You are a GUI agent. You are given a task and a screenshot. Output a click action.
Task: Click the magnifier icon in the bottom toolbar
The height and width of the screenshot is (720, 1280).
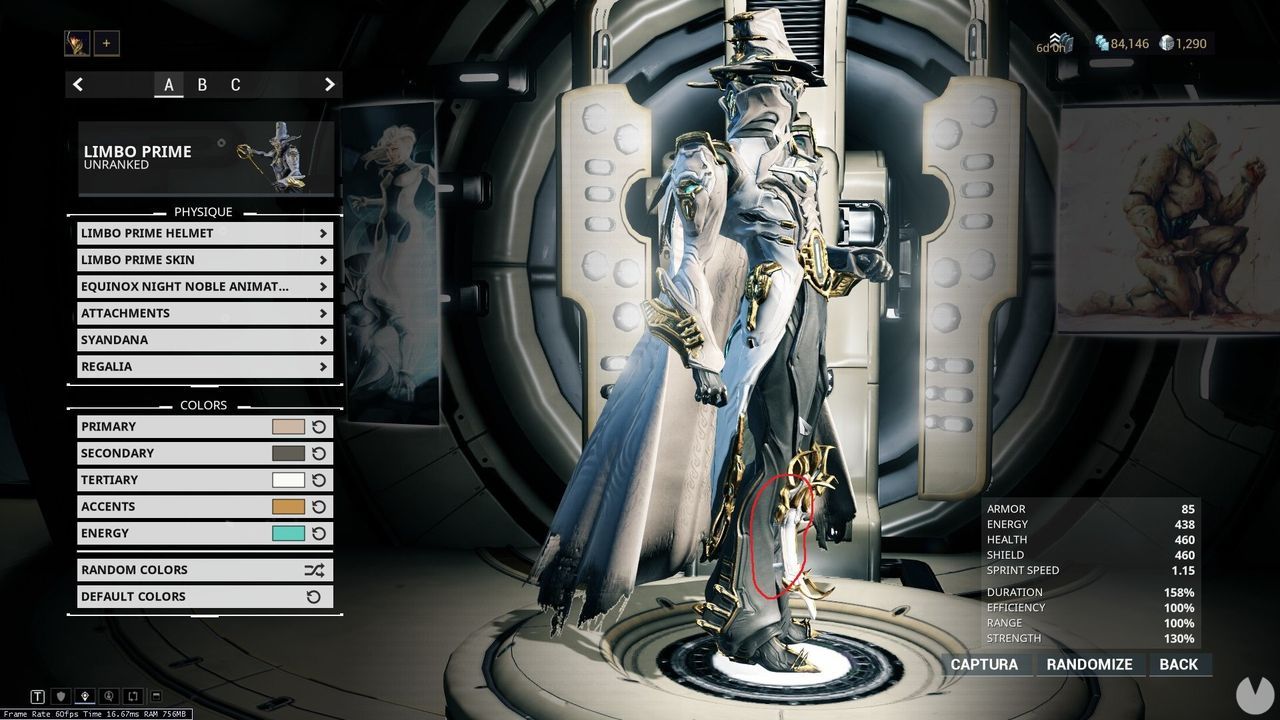click(x=108, y=696)
